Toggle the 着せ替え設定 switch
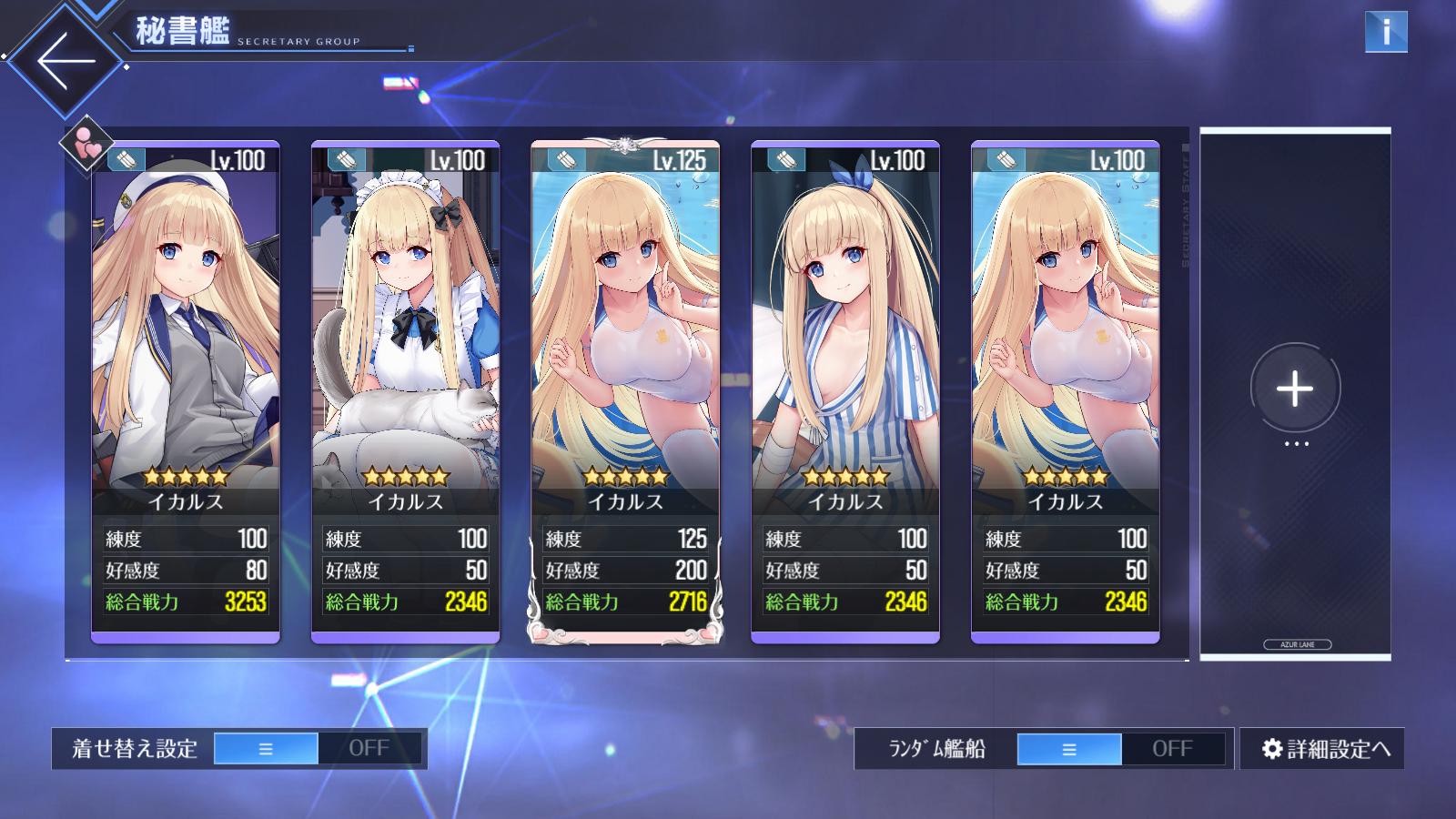 click(x=318, y=748)
